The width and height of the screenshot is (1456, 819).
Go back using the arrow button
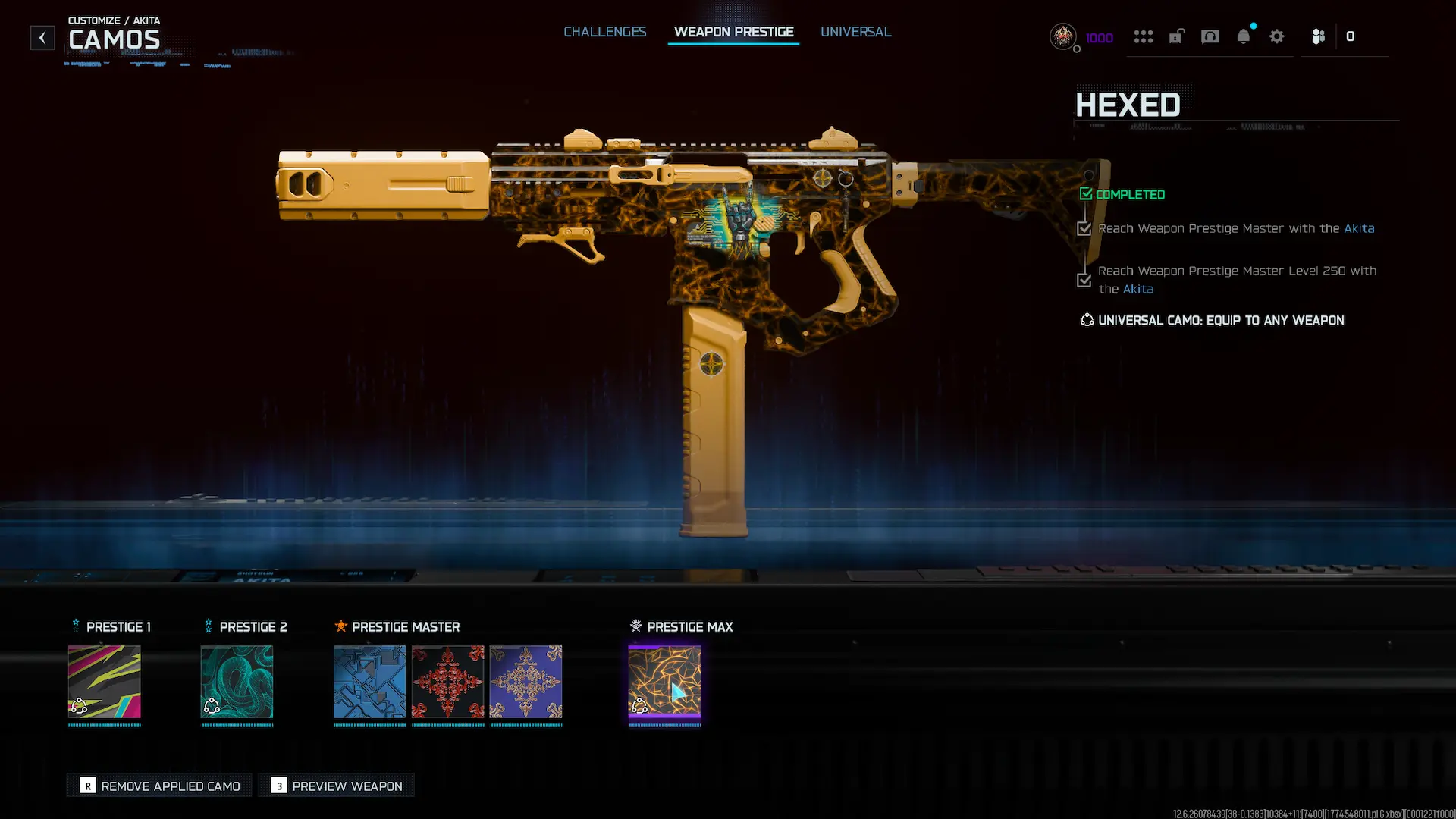pyautogui.click(x=42, y=37)
